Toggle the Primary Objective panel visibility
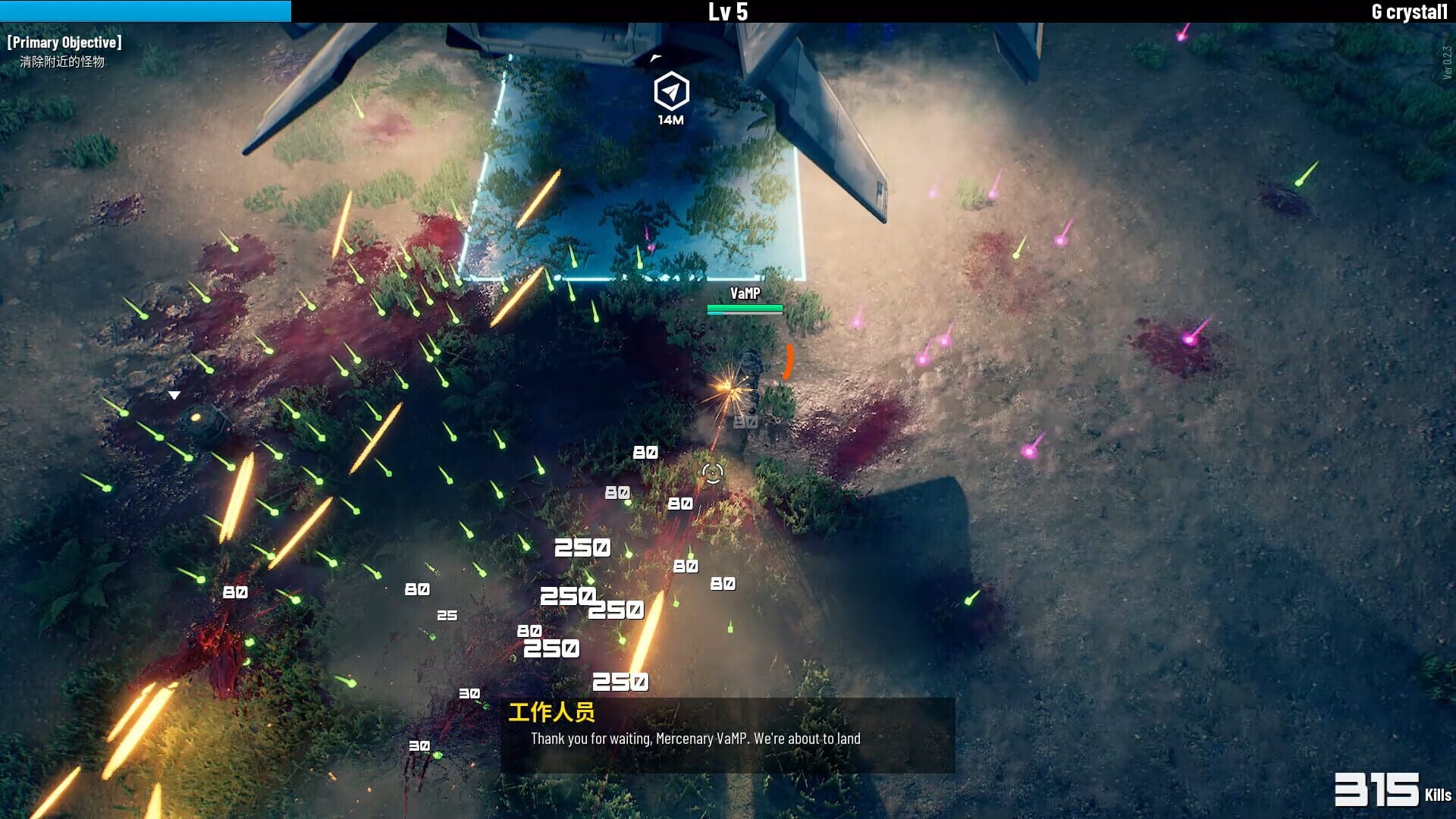 pyautogui.click(x=64, y=42)
